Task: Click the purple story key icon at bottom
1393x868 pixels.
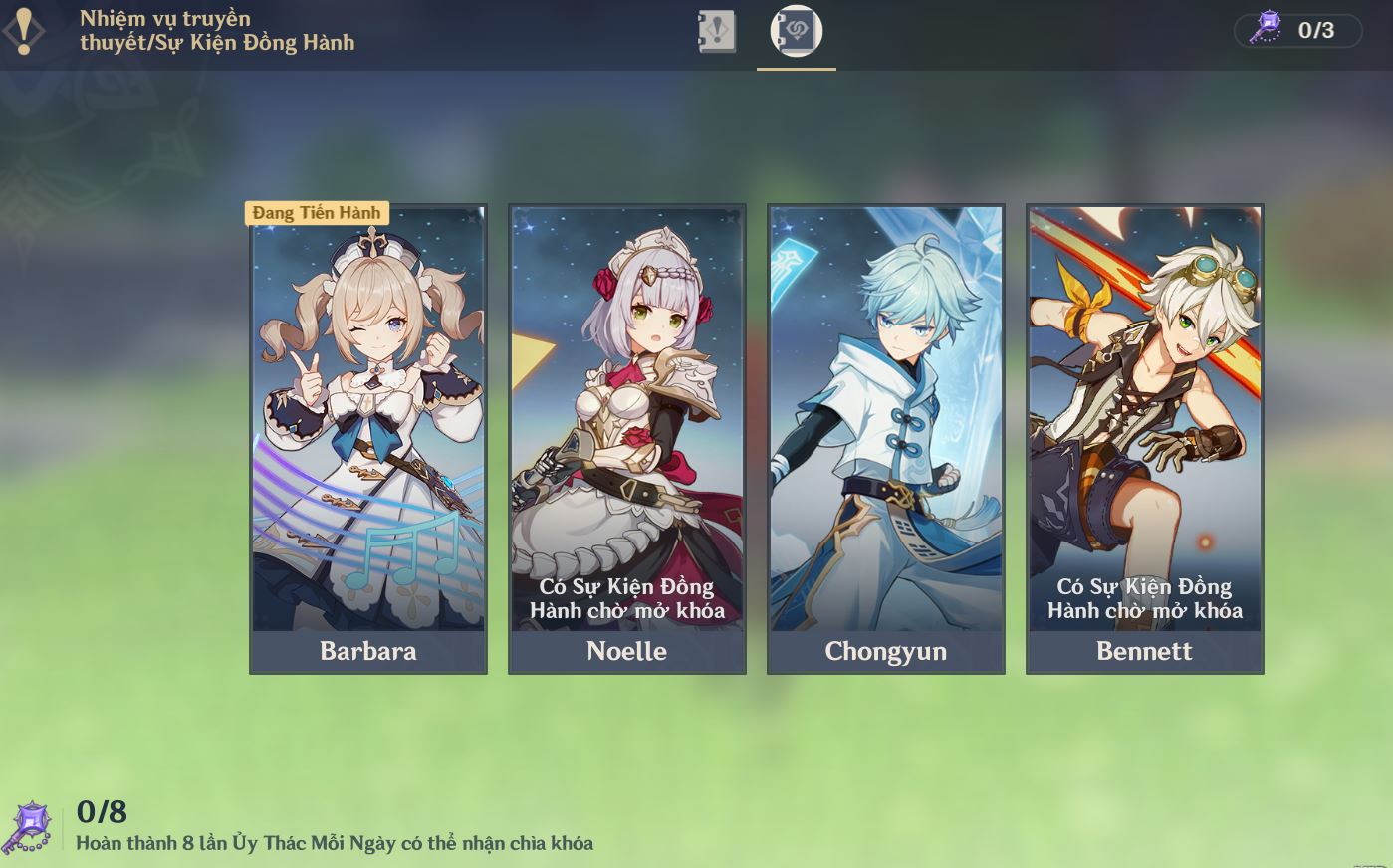Action: click(x=28, y=827)
